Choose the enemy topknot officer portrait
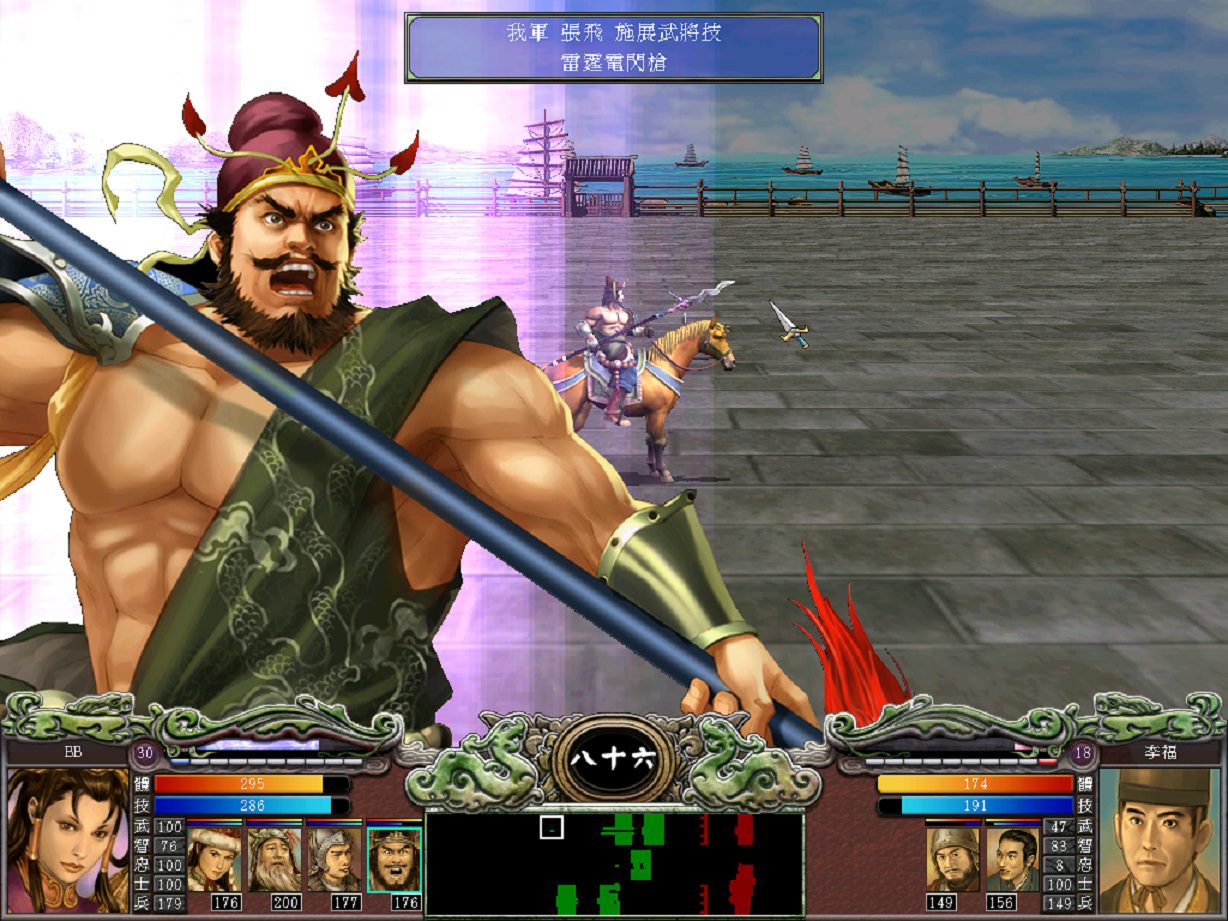 point(1012,859)
